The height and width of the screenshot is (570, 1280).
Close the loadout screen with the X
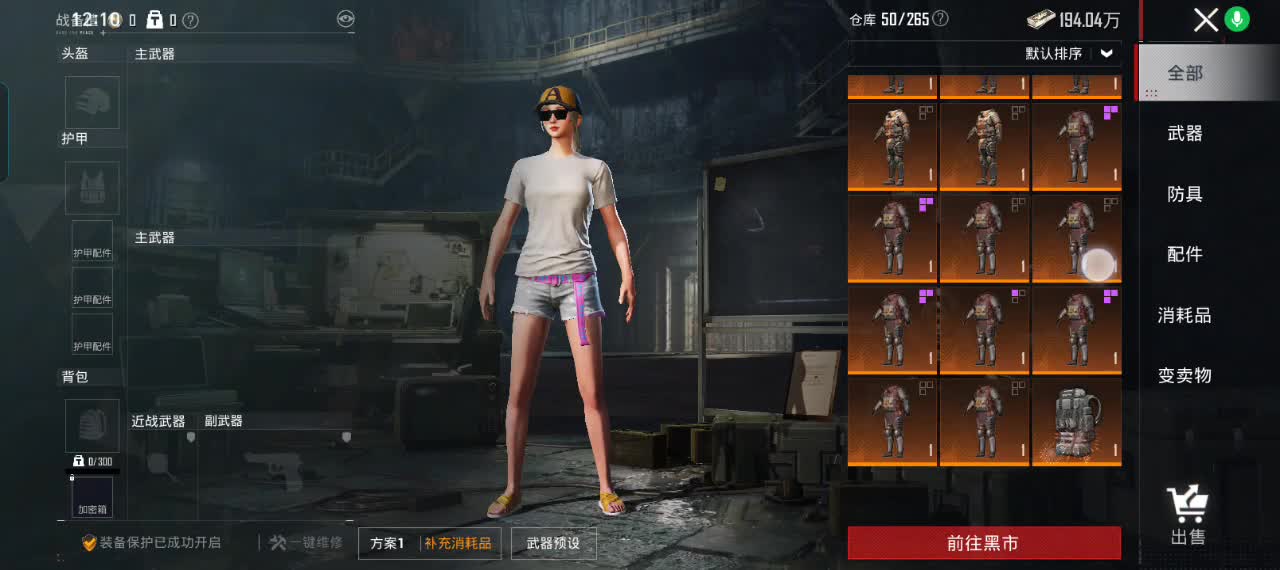pos(1206,20)
